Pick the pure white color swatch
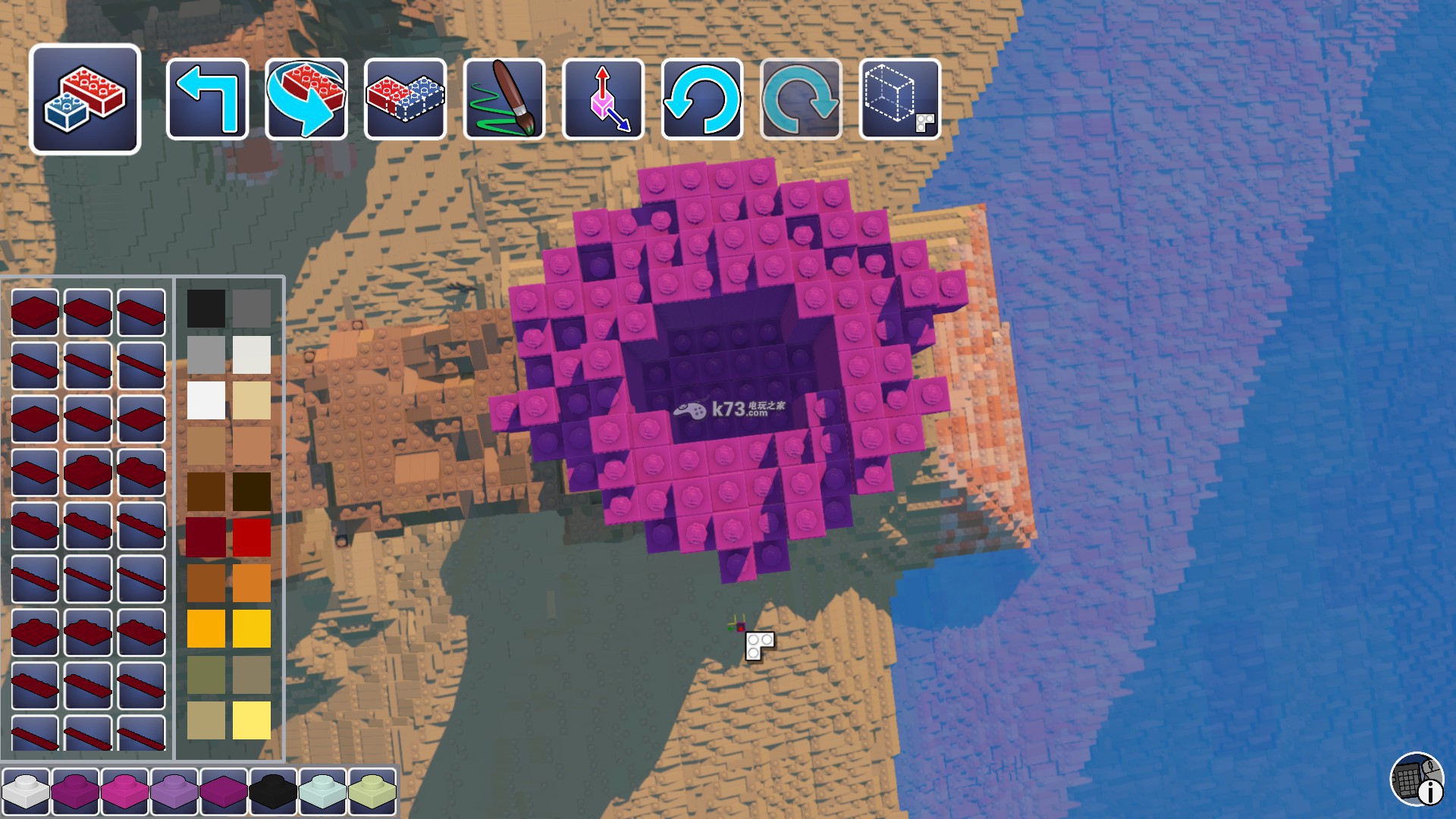Viewport: 1456px width, 819px height. pyautogui.click(x=206, y=400)
